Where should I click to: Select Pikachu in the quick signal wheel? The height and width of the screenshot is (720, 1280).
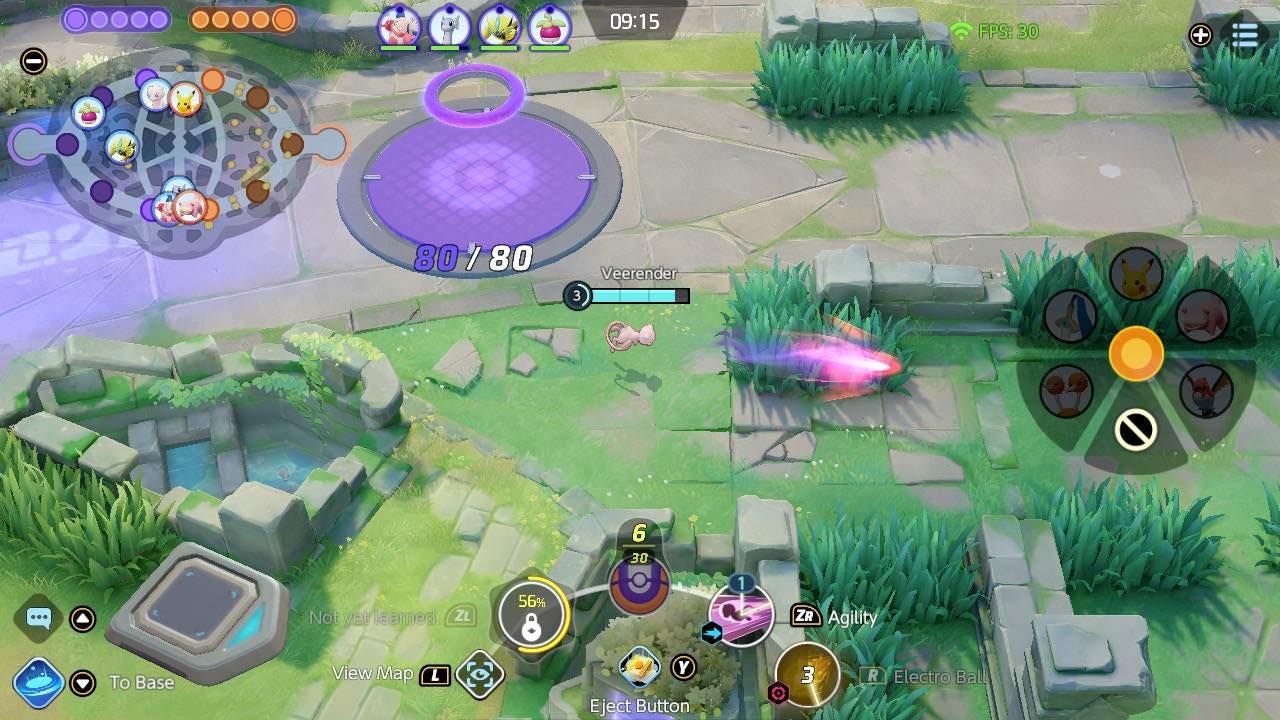click(1135, 273)
